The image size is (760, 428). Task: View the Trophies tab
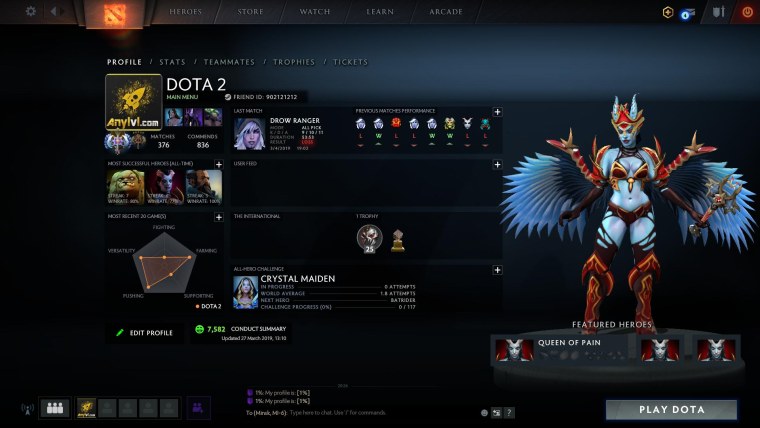click(294, 62)
